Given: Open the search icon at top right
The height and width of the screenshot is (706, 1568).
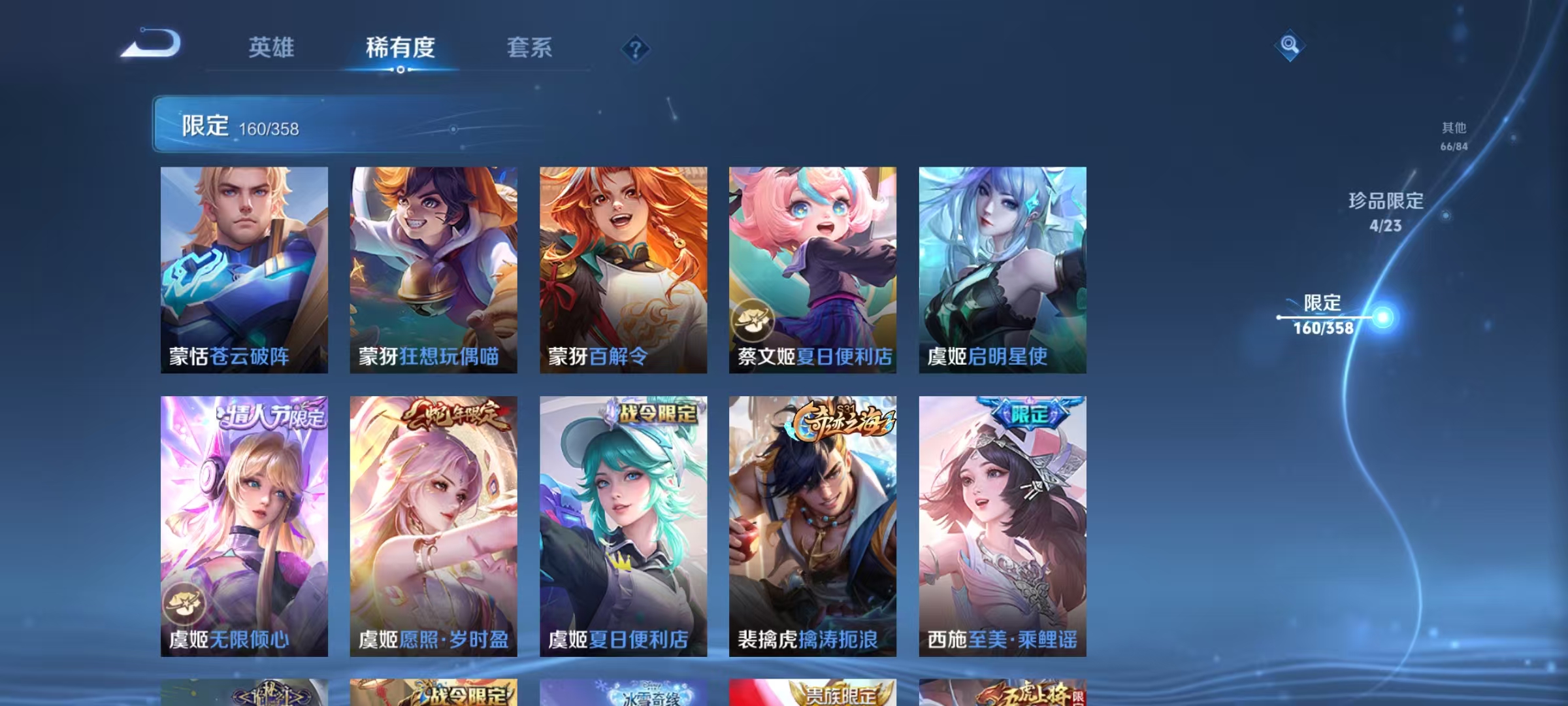Looking at the screenshot, I should (1290, 44).
